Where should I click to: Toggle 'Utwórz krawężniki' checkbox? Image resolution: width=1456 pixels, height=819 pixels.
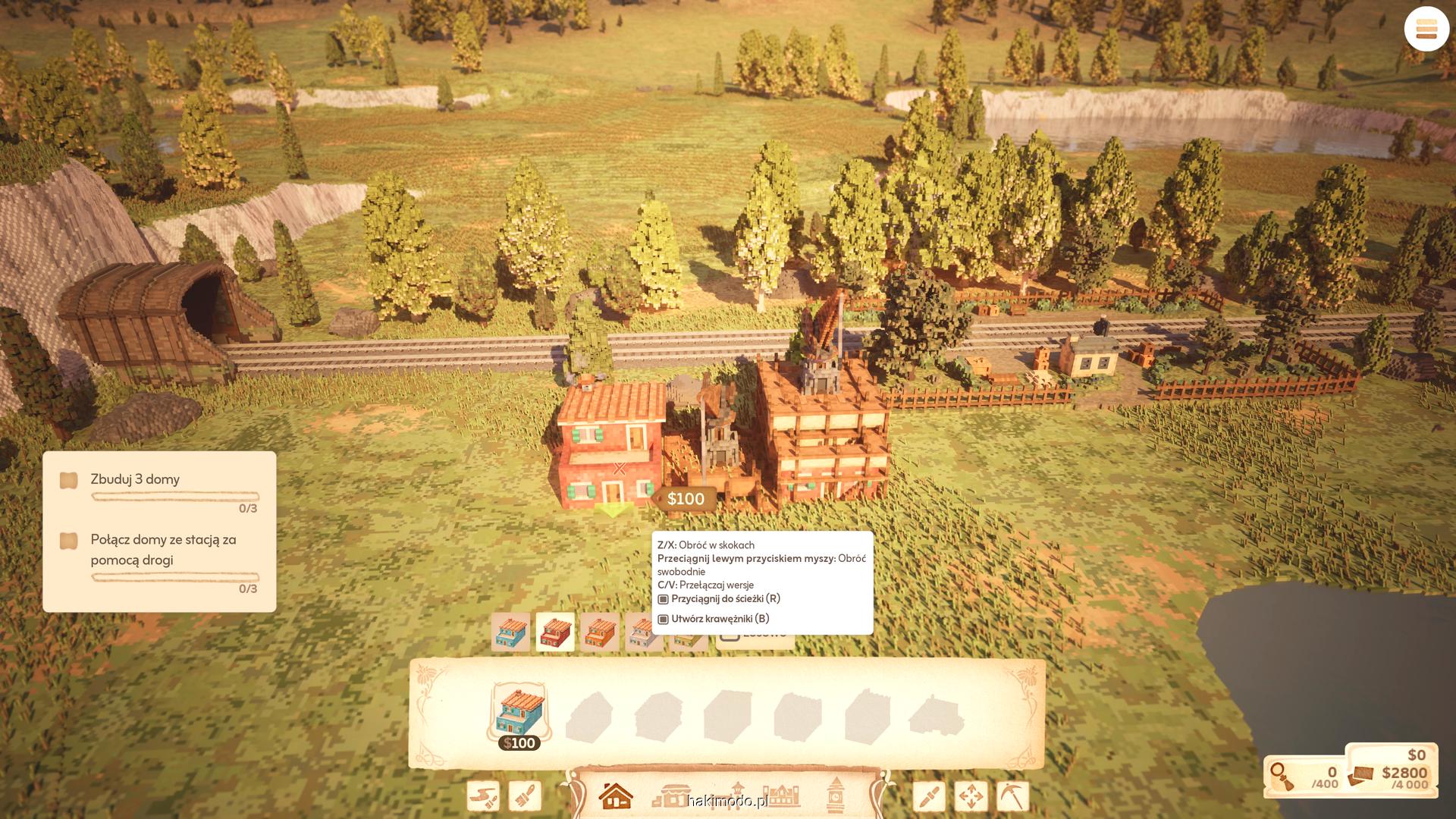(x=664, y=619)
